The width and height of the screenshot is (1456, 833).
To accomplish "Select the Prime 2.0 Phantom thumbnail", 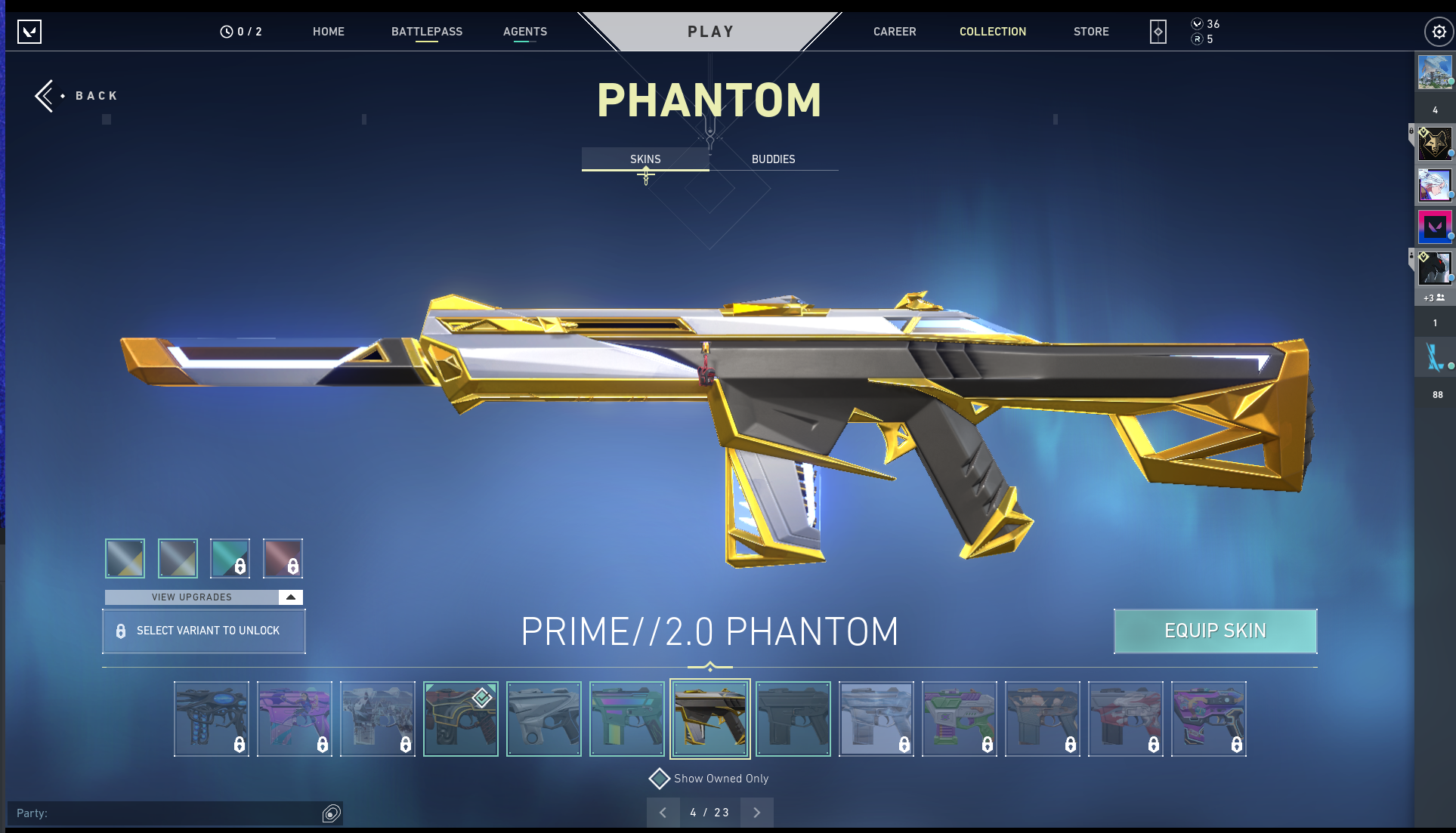I will [x=709, y=718].
